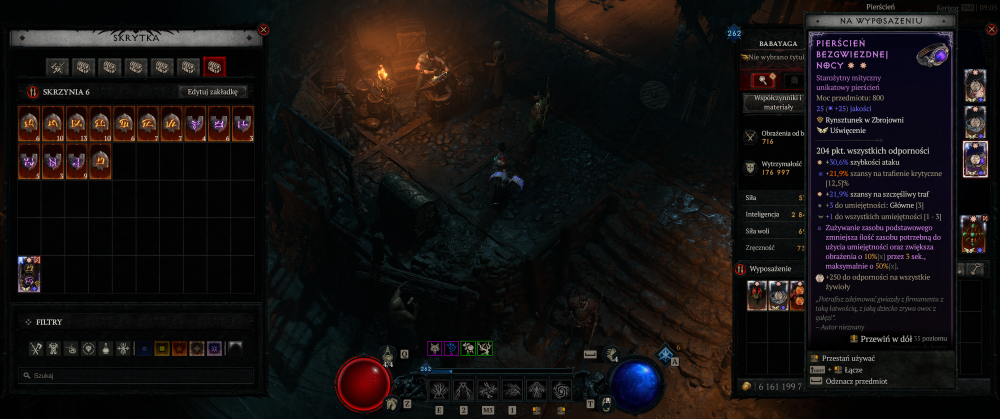This screenshot has width=1000, height=419.
Task: Activate the swirl skill in the hotbar
Action: pos(559,389)
